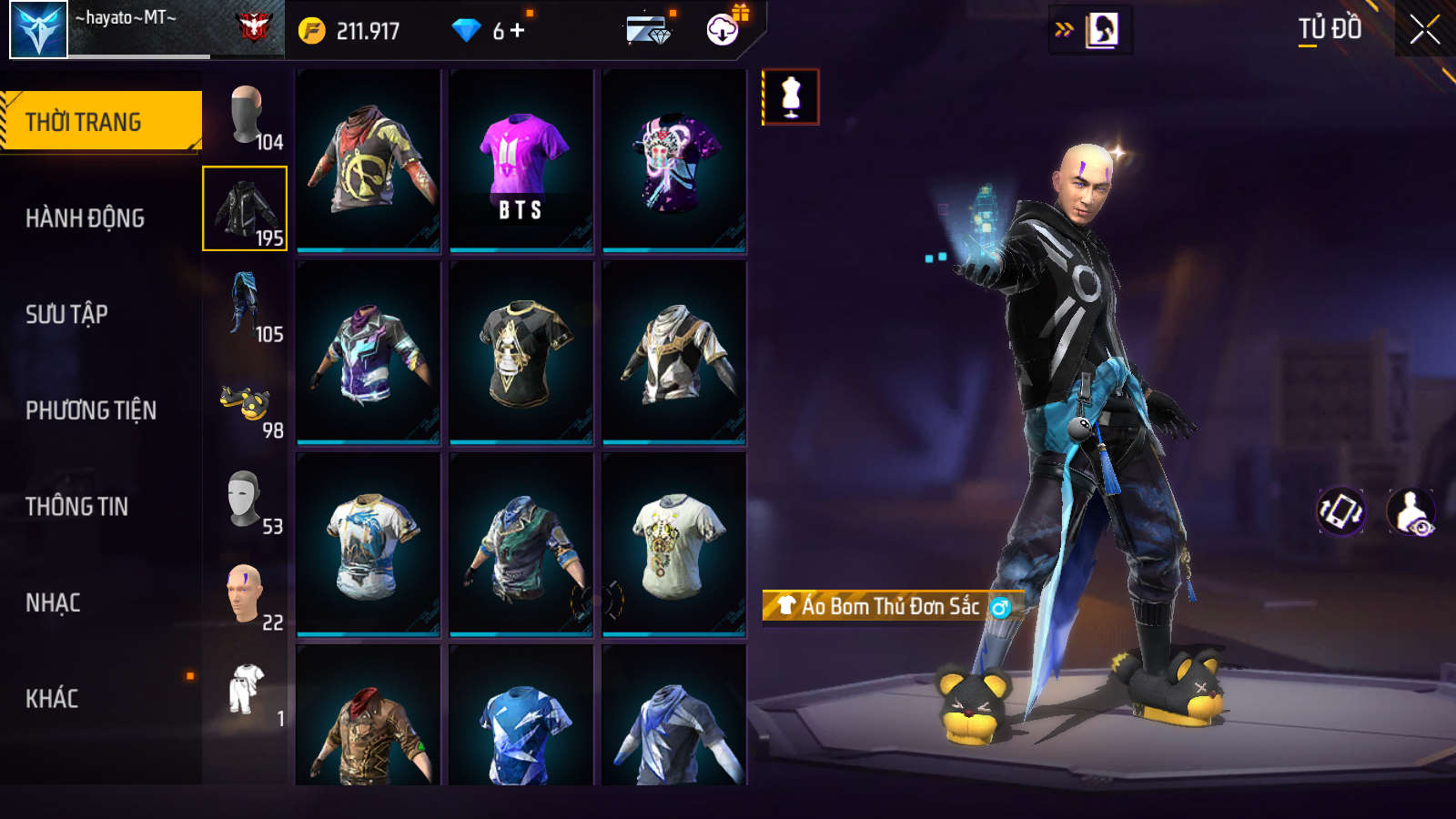The height and width of the screenshot is (819, 1456).
Task: Expand the character panel arrow button
Action: (x=1064, y=30)
